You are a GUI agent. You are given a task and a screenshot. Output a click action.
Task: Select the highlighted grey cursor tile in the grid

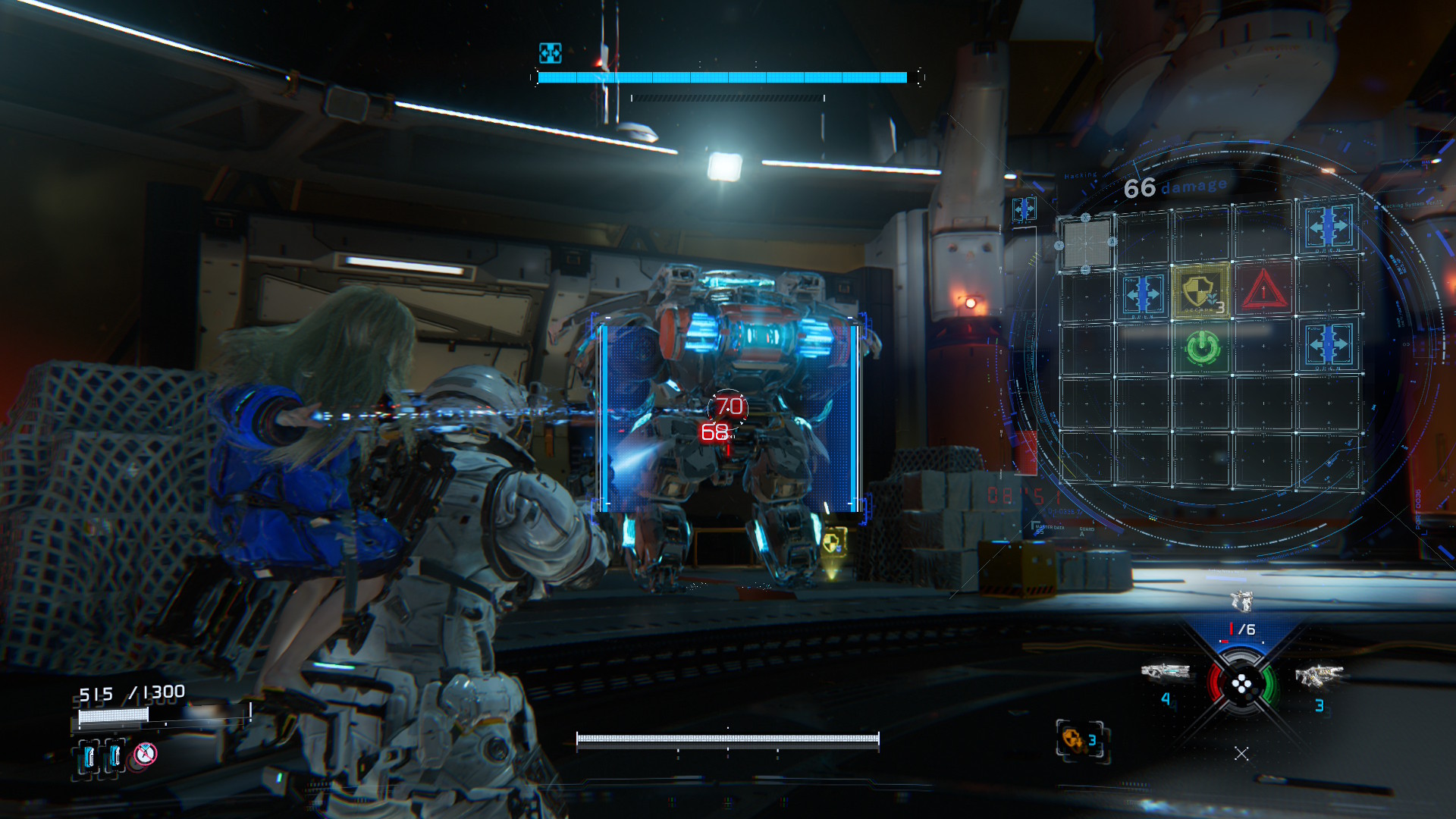[1086, 243]
